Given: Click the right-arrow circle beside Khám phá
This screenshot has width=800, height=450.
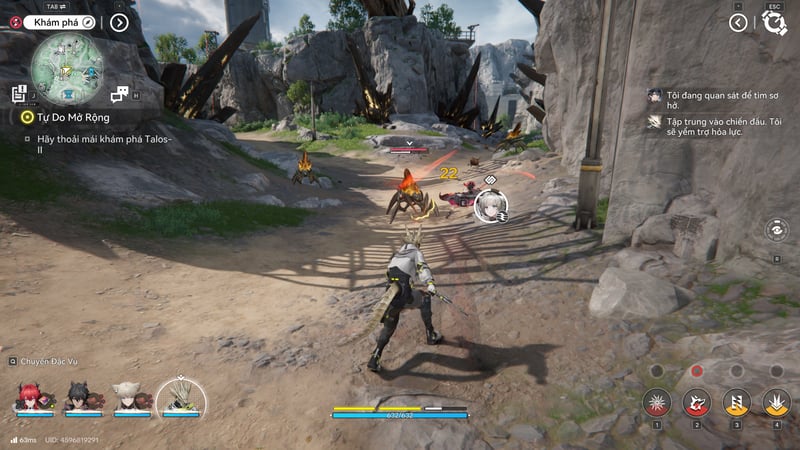Looking at the screenshot, I should 119,22.
